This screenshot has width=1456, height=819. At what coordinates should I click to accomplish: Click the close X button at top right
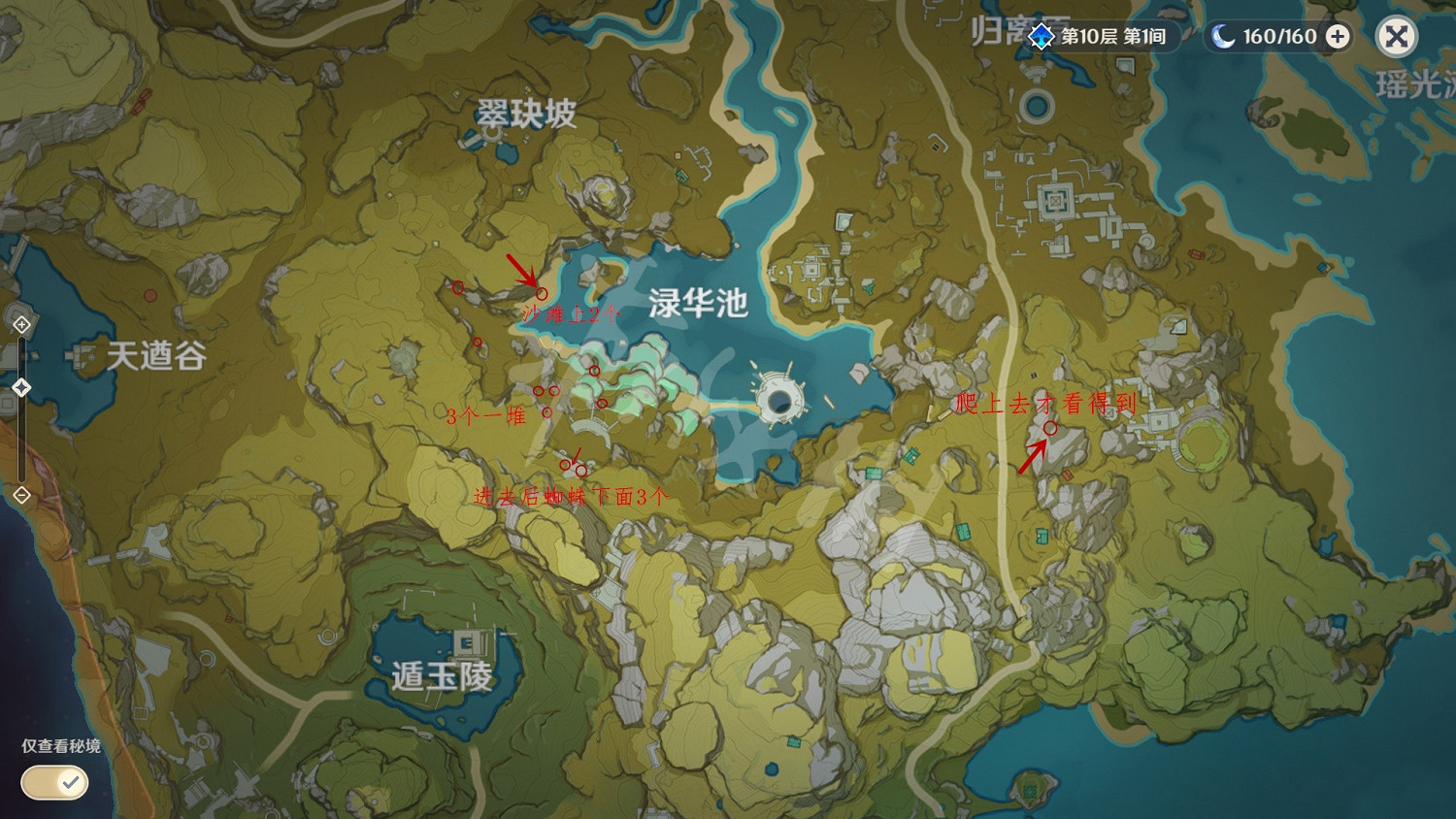click(x=1396, y=37)
